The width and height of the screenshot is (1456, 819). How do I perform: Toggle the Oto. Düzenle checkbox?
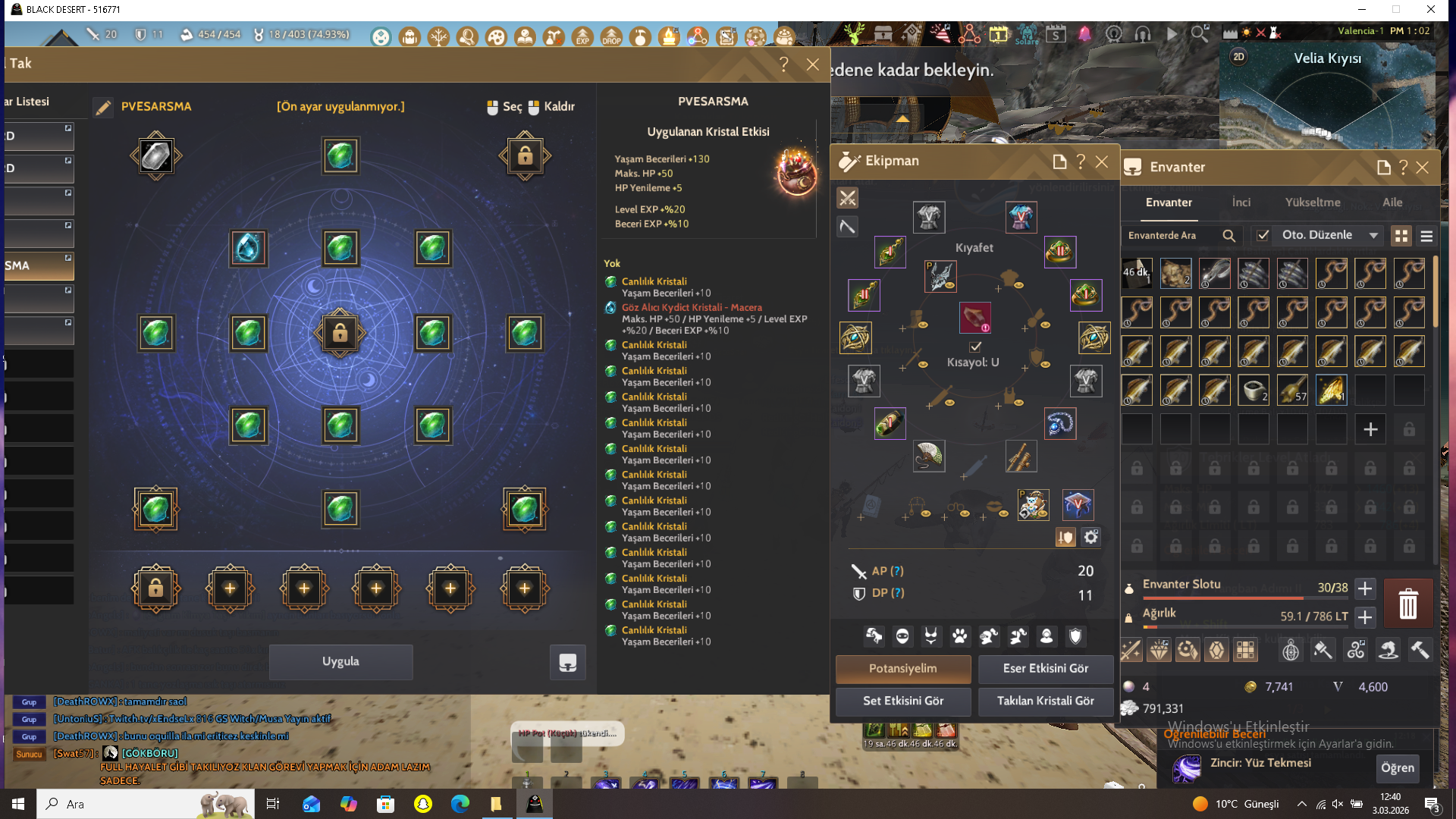[1263, 235]
